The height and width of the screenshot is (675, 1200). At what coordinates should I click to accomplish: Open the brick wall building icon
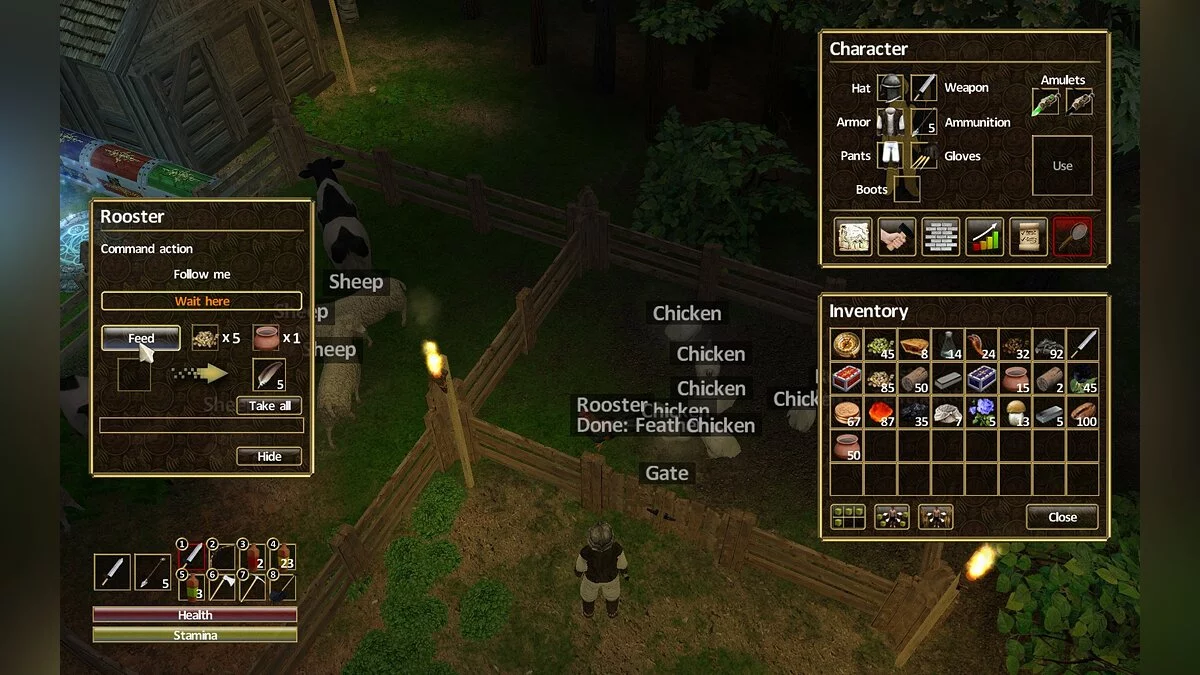[x=941, y=237]
